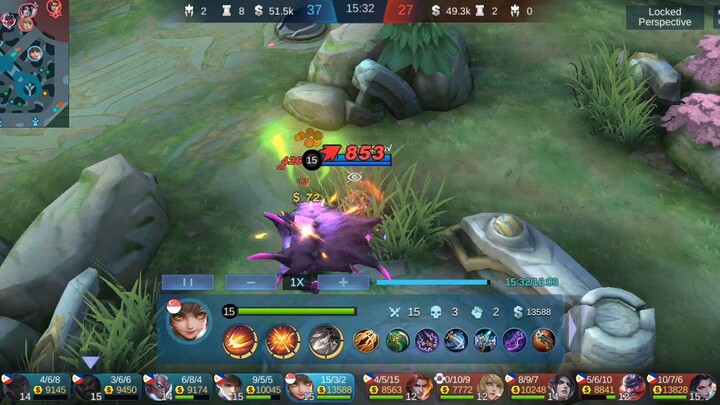
Task: Select the selected hero's portrait with flag
Action: click(x=188, y=322)
